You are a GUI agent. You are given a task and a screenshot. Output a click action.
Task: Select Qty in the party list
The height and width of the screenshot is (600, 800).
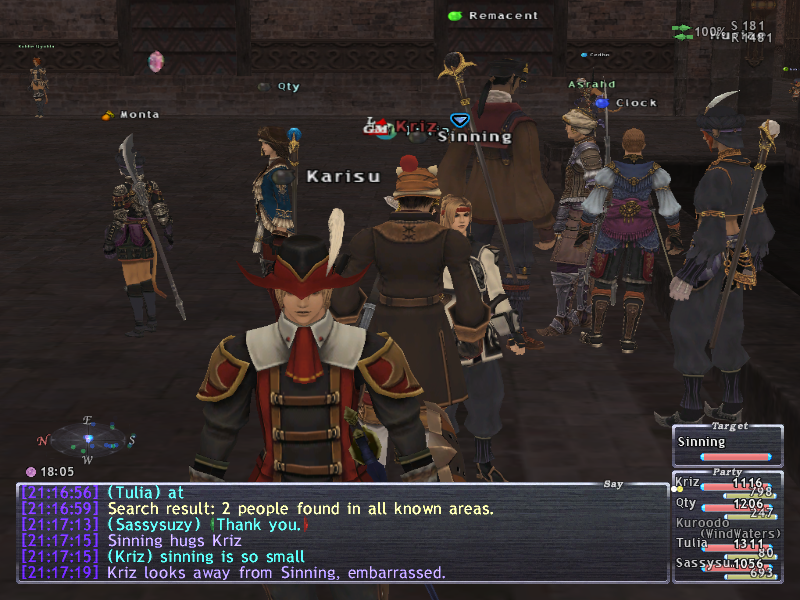(686, 503)
